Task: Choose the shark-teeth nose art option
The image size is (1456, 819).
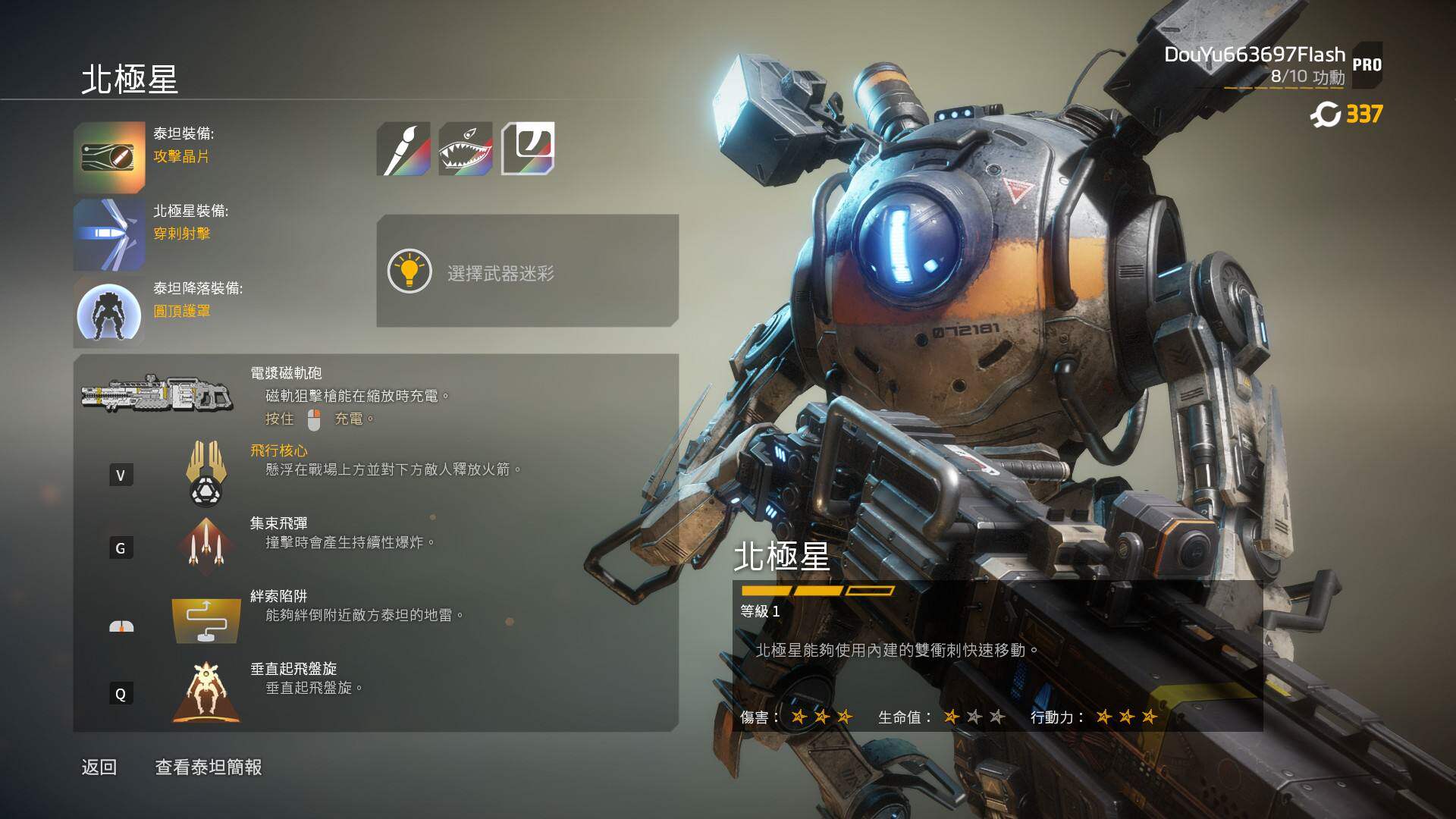Action: [x=466, y=149]
